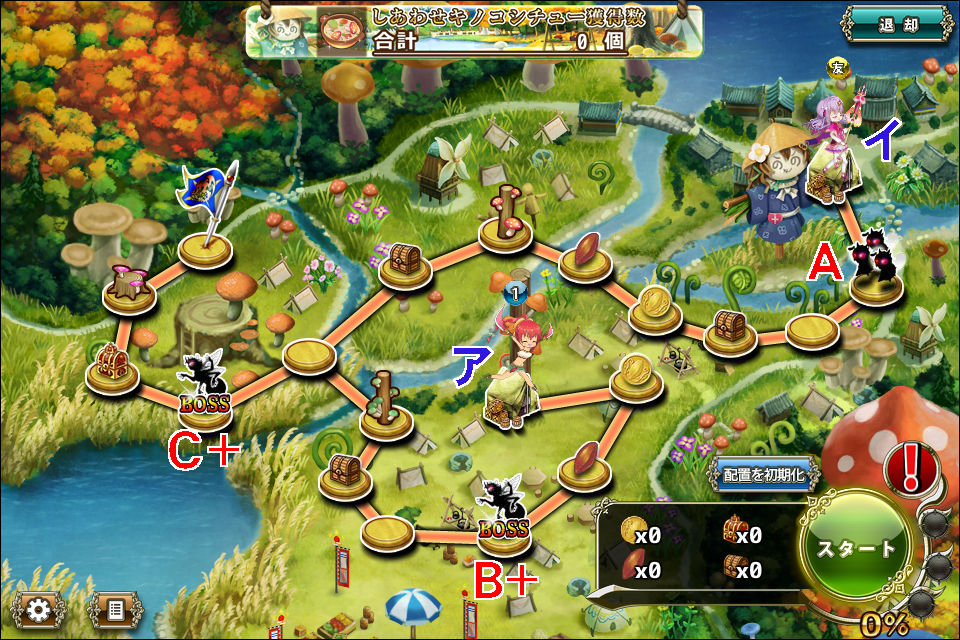Start the stage with the green スタート button
The width and height of the screenshot is (960, 640).
[x=857, y=547]
